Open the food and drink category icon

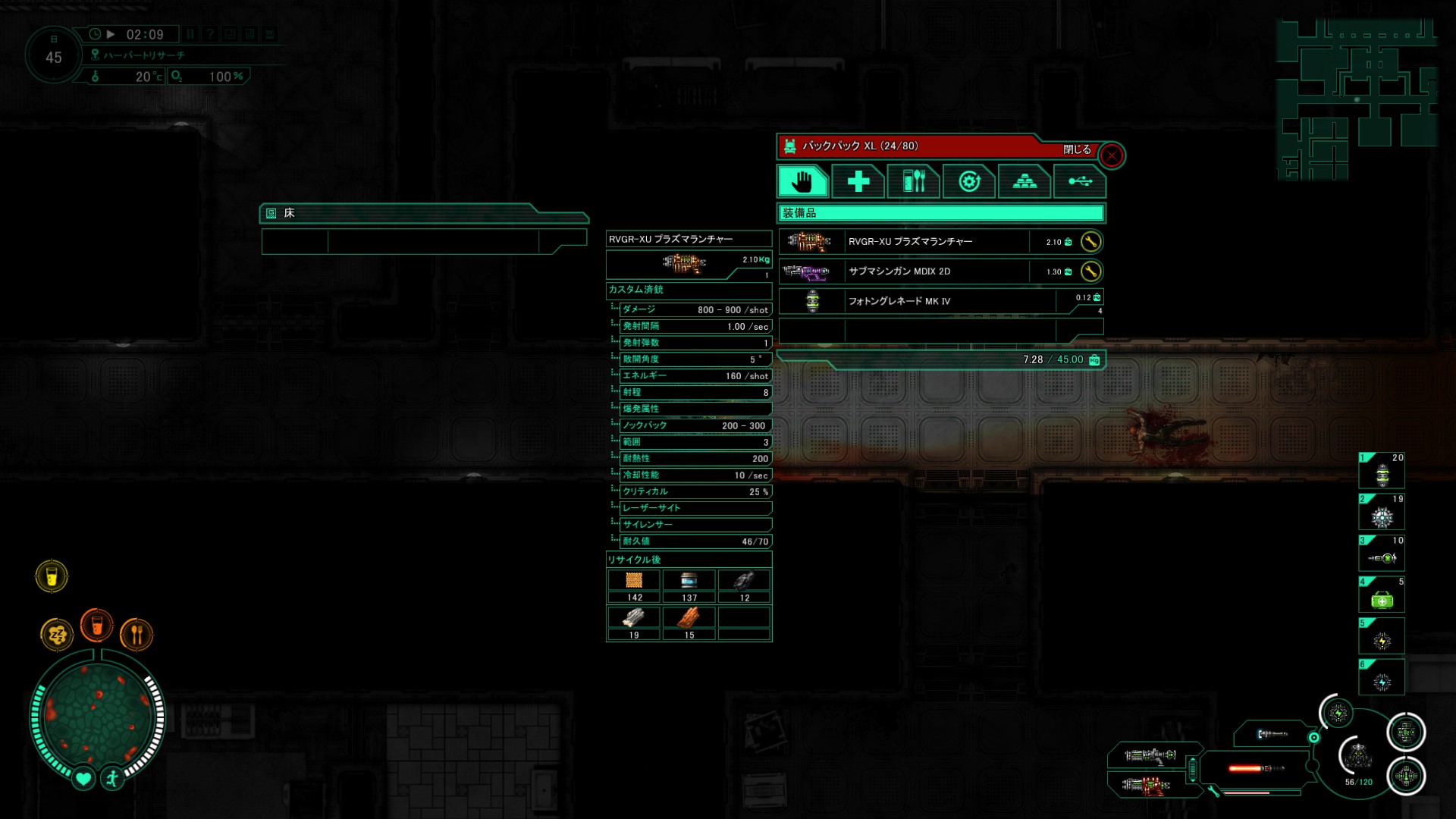[x=913, y=181]
